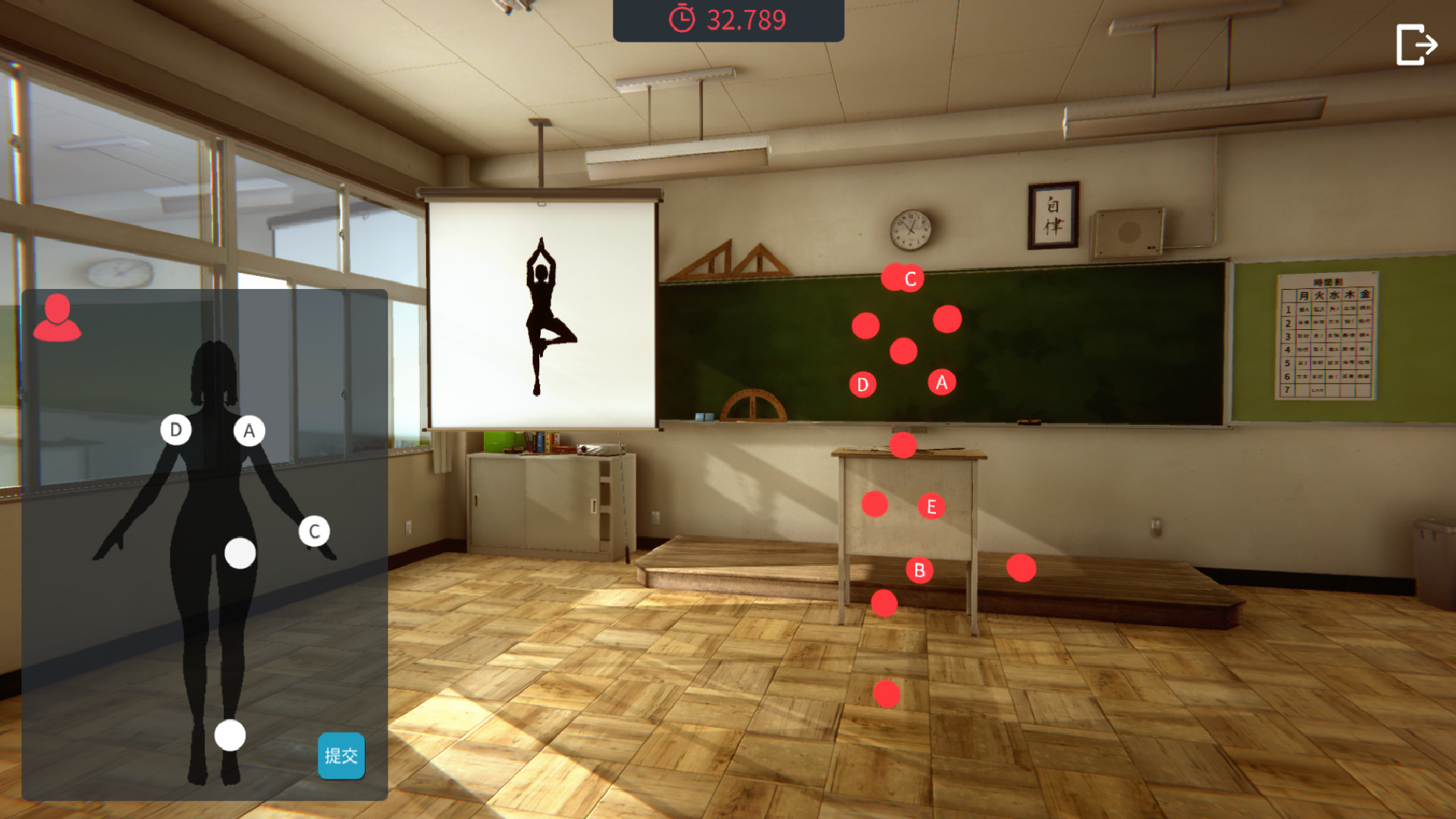Select point A on the silhouette's shoulder

[x=250, y=431]
